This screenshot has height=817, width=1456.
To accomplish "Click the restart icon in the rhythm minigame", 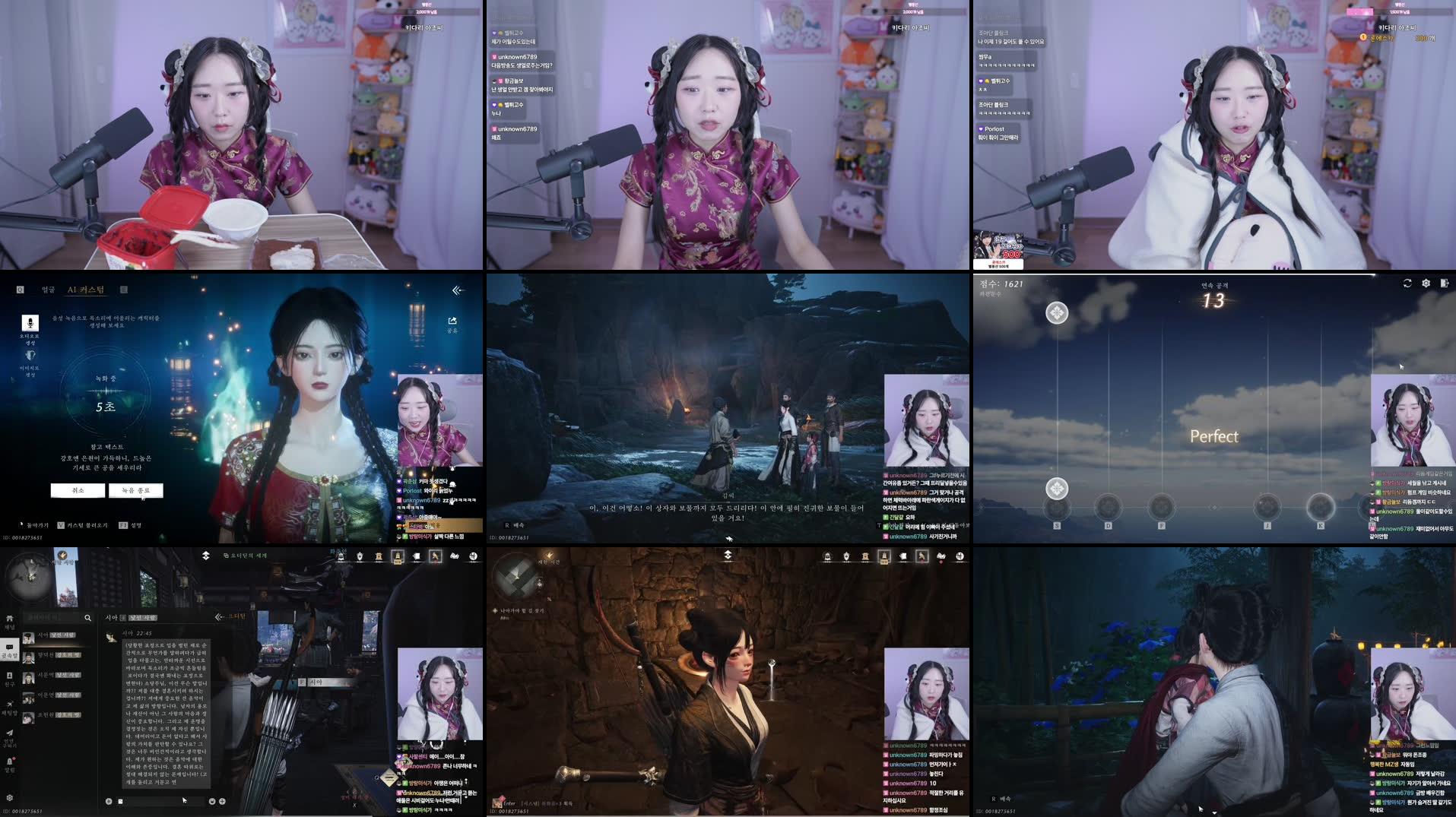I will tap(1407, 283).
